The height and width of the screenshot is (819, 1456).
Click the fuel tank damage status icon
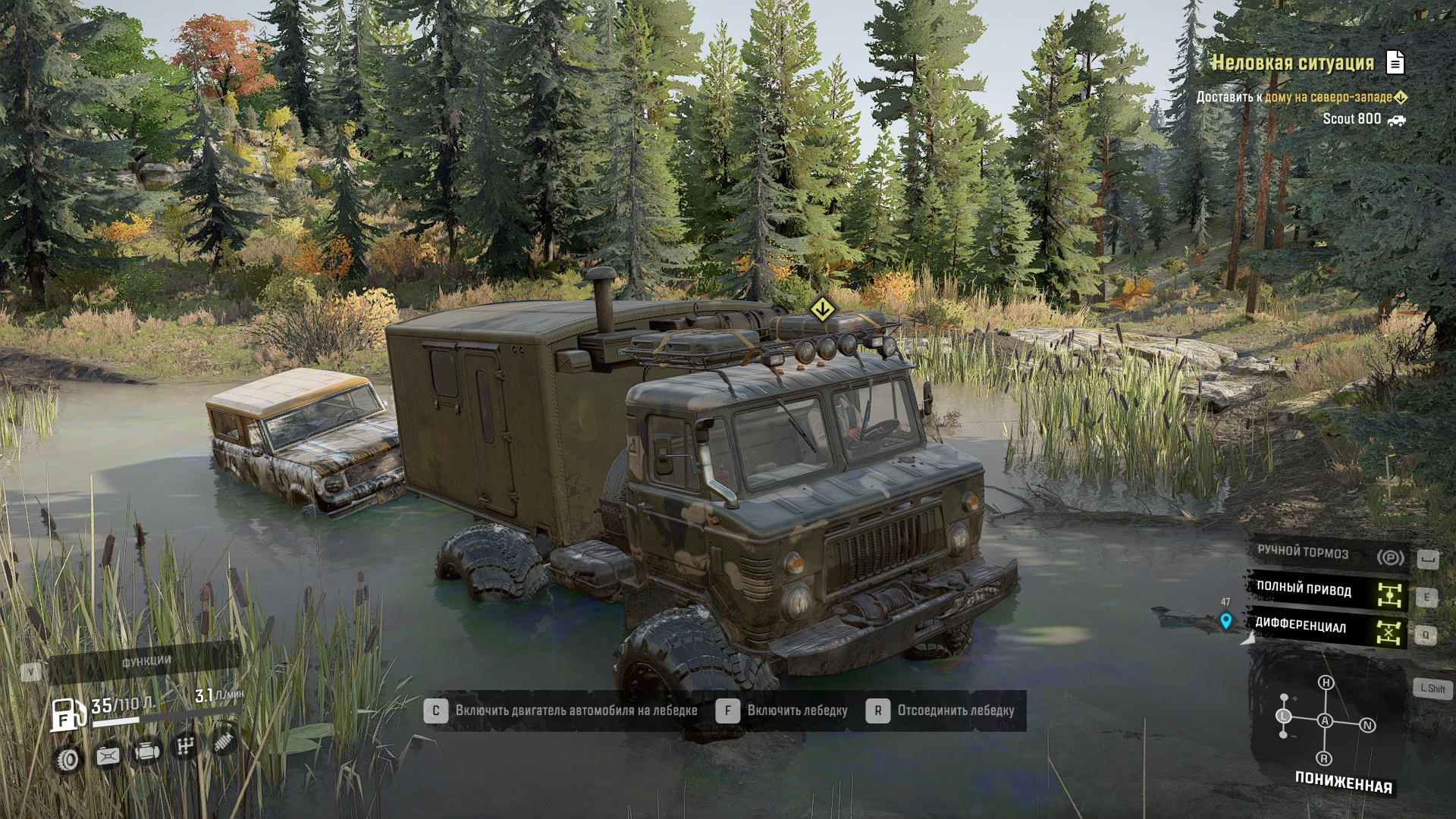(108, 755)
